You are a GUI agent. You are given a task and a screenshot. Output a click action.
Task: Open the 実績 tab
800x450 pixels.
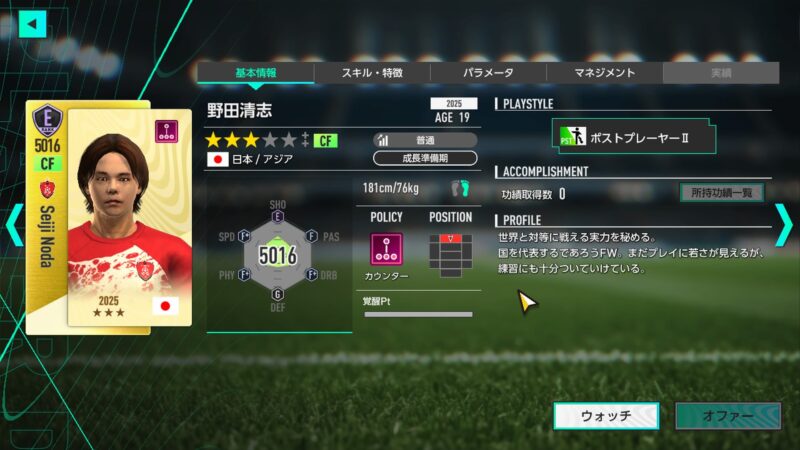click(x=720, y=73)
